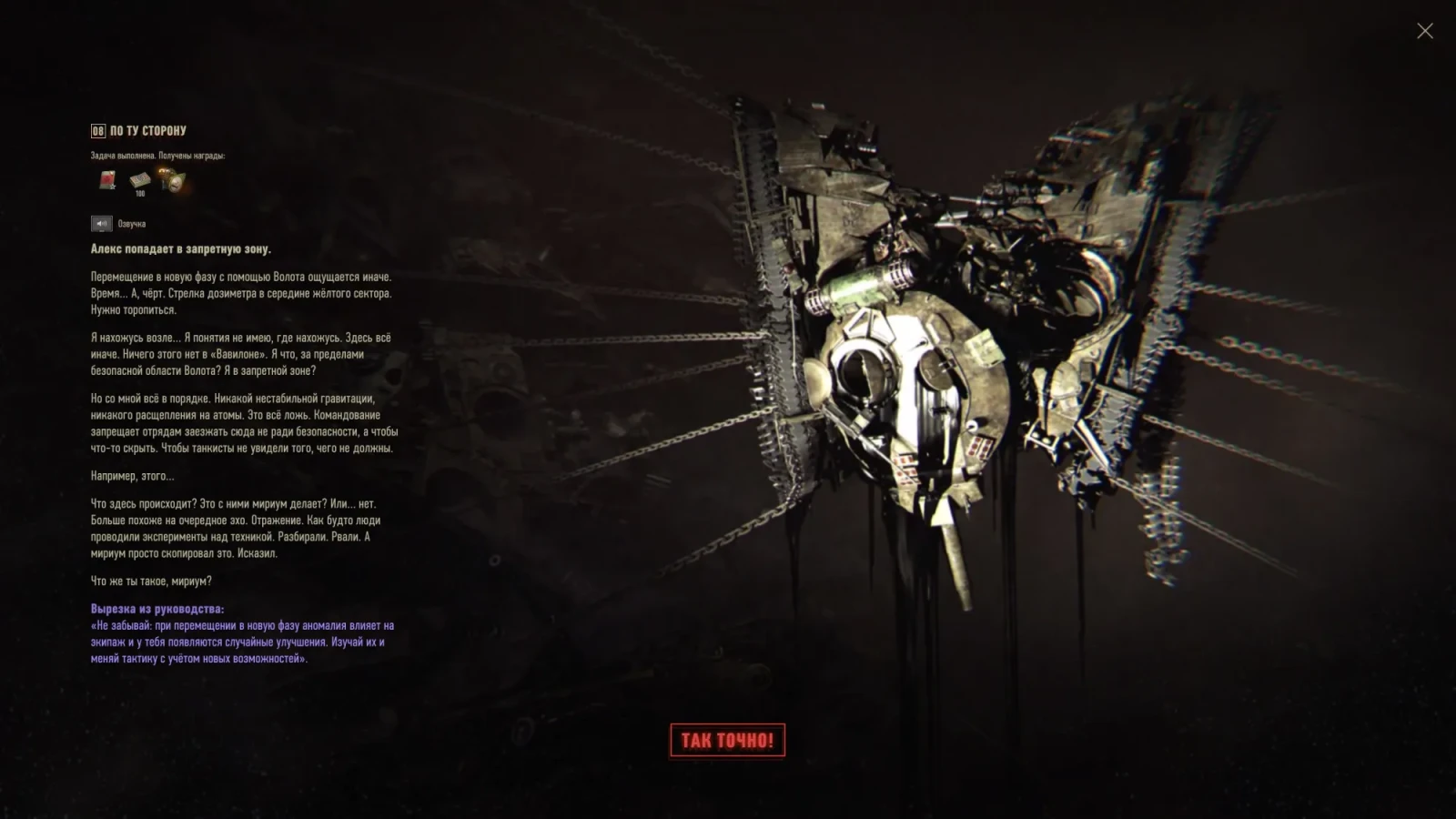
Task: Inspect the glowing gauge device reward icon
Action: 171,180
